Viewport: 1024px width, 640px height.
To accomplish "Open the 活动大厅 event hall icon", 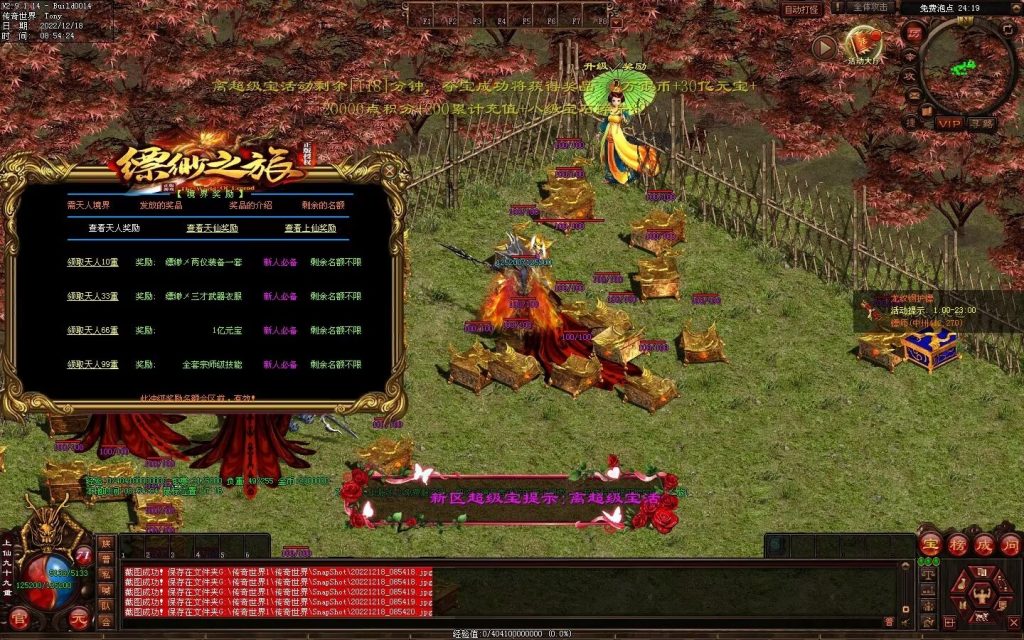I will (x=863, y=45).
